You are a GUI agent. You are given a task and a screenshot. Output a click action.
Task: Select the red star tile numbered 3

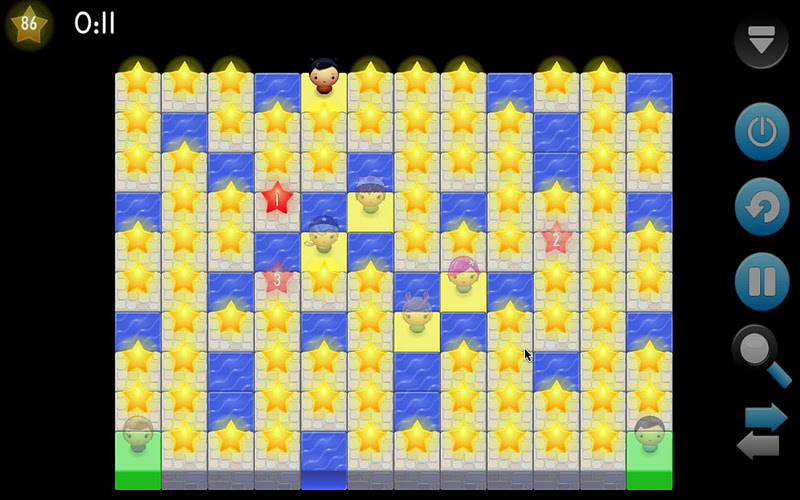pyautogui.click(x=277, y=278)
